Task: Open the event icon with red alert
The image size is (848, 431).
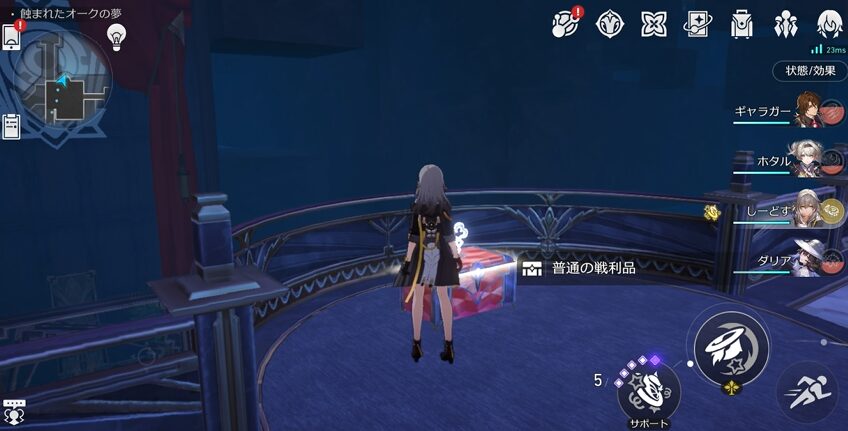Action: pyautogui.click(x=566, y=22)
